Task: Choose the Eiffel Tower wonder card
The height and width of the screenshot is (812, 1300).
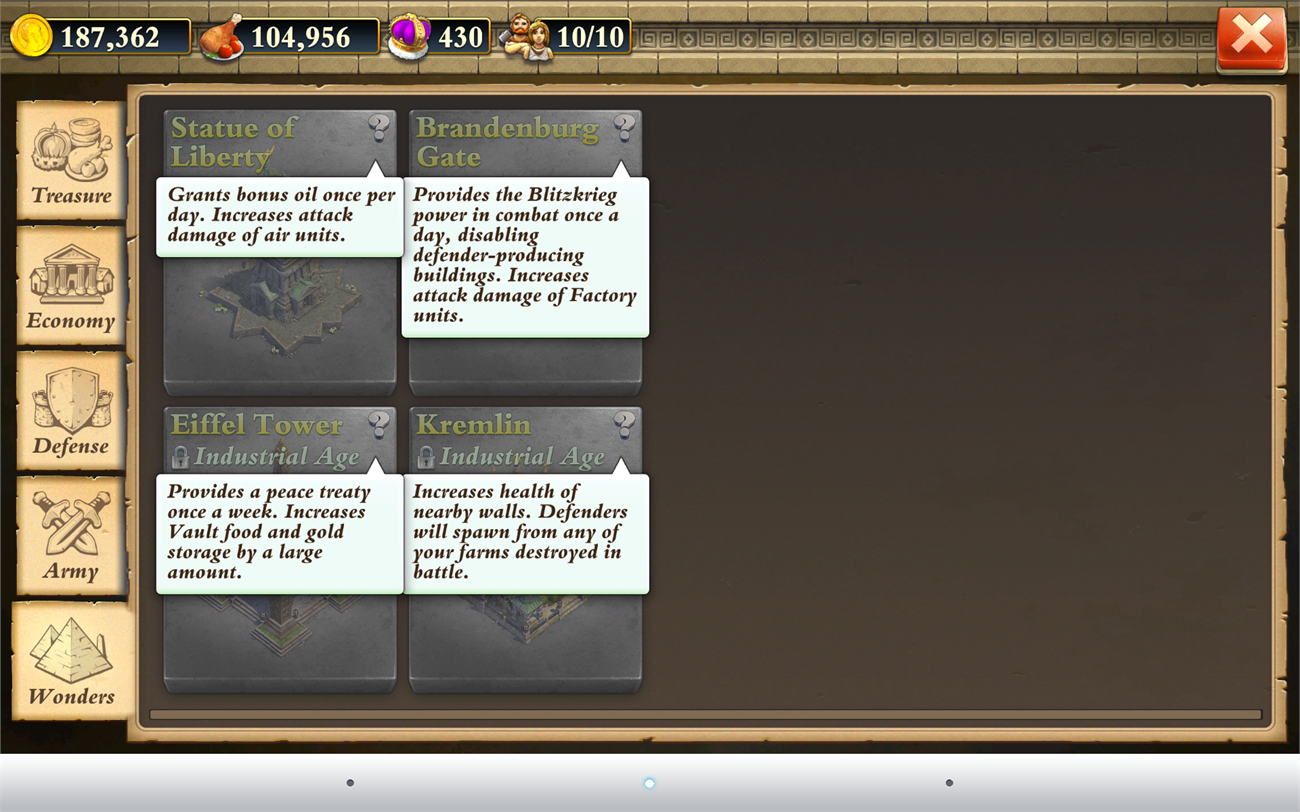Action: pyautogui.click(x=280, y=640)
